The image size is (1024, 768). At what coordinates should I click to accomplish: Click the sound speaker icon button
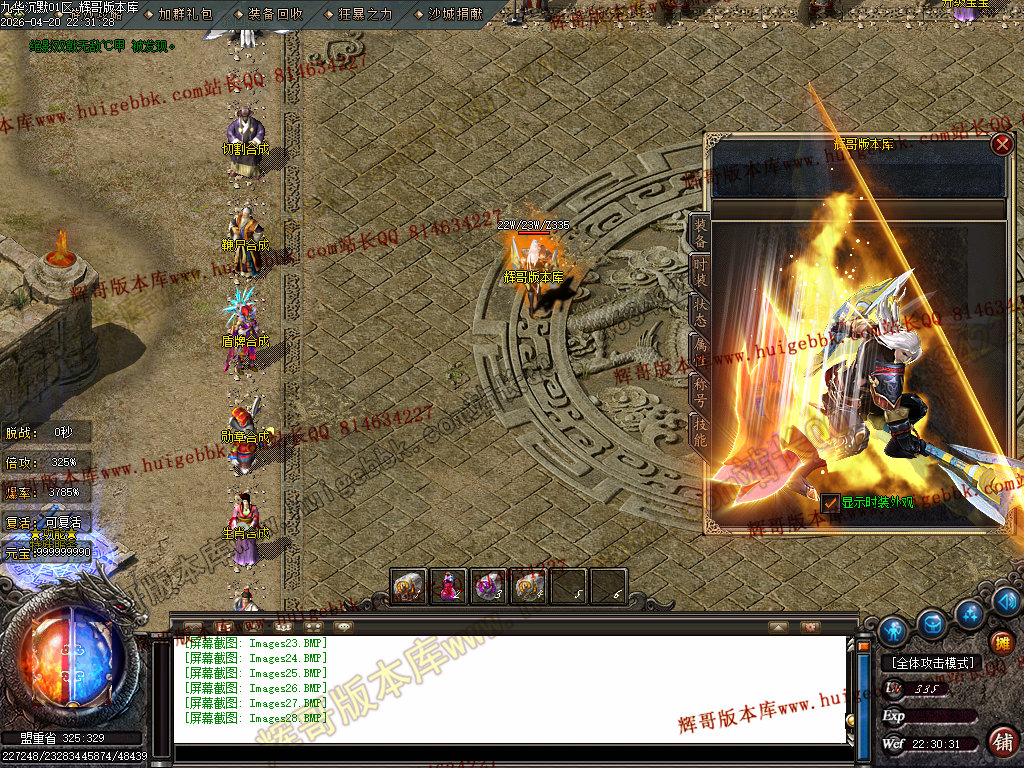pyautogui.click(x=1007, y=601)
